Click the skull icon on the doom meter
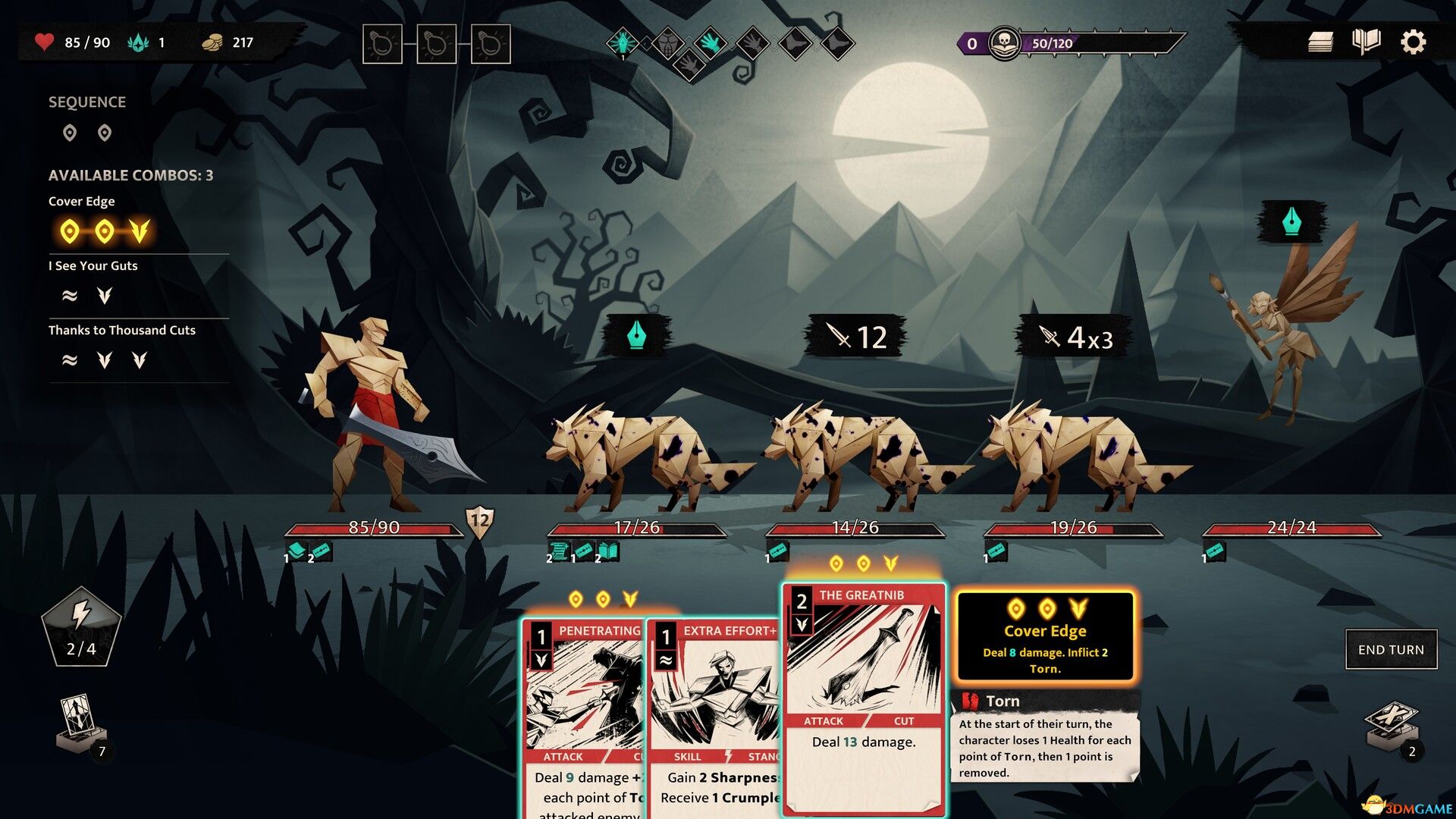 click(1005, 43)
